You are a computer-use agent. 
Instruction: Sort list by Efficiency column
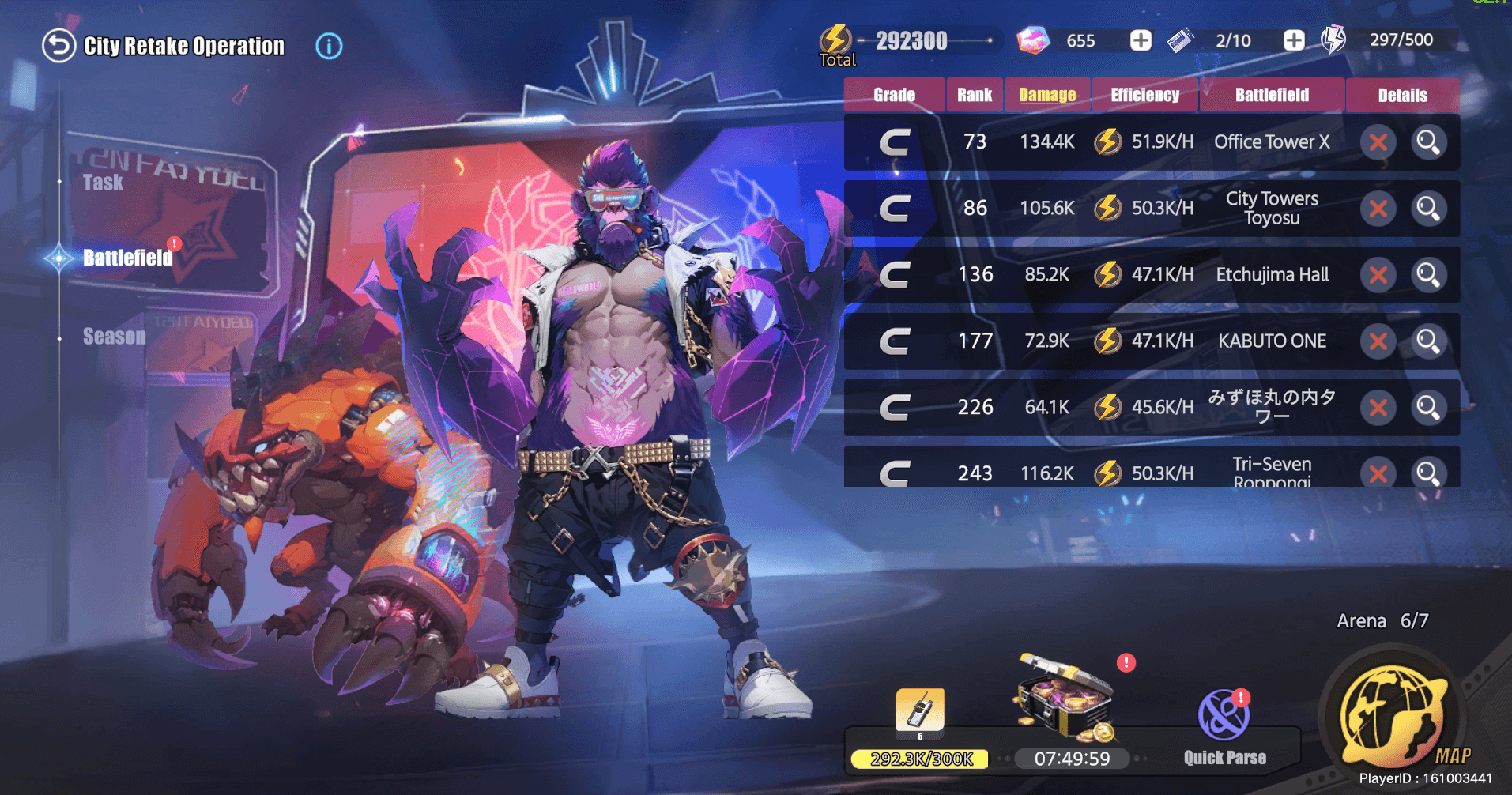(x=1144, y=95)
